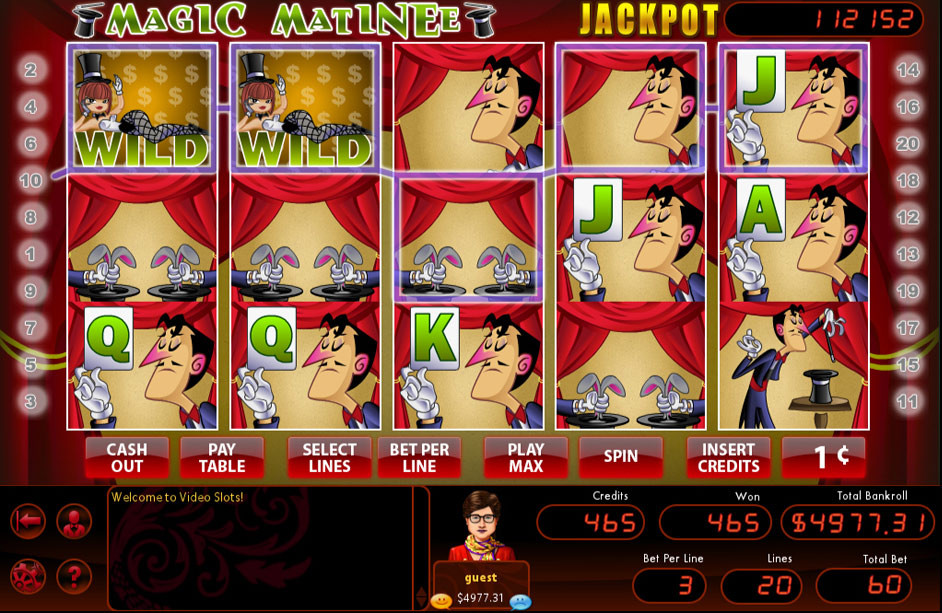Click the red back arrow icon
This screenshot has width=942, height=613.
(x=28, y=521)
